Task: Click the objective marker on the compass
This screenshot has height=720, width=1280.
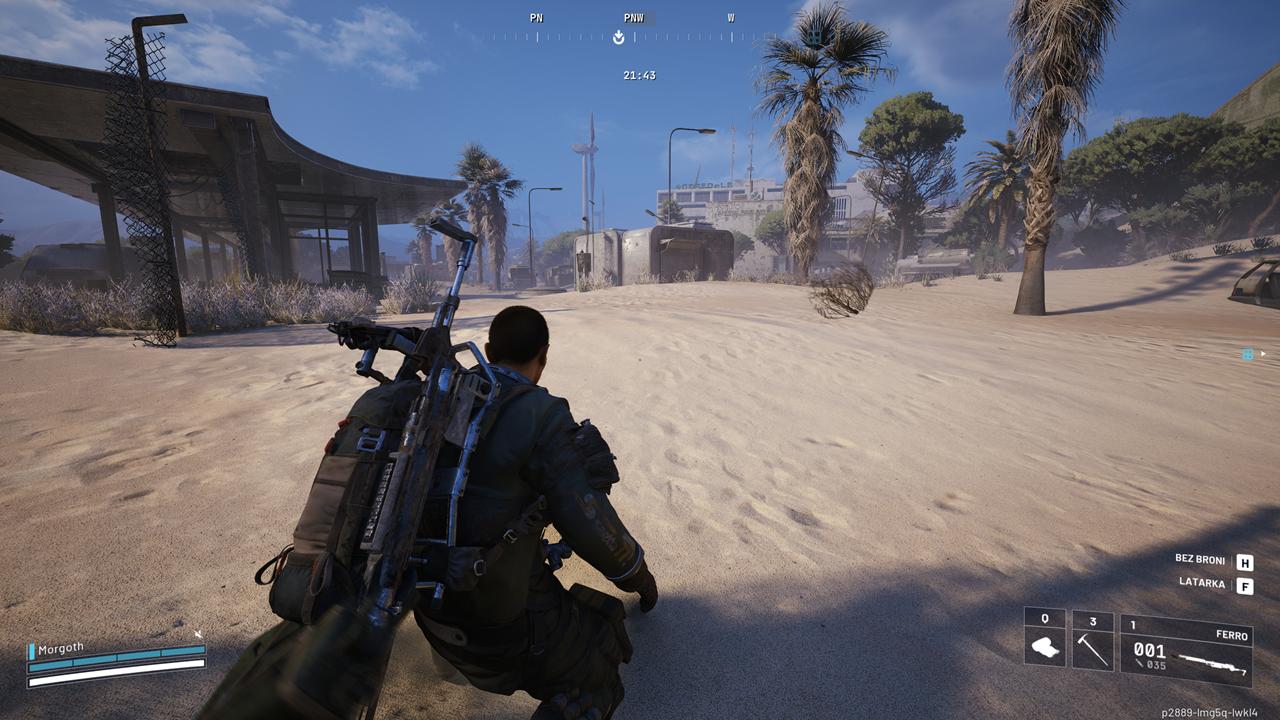Action: [619, 38]
